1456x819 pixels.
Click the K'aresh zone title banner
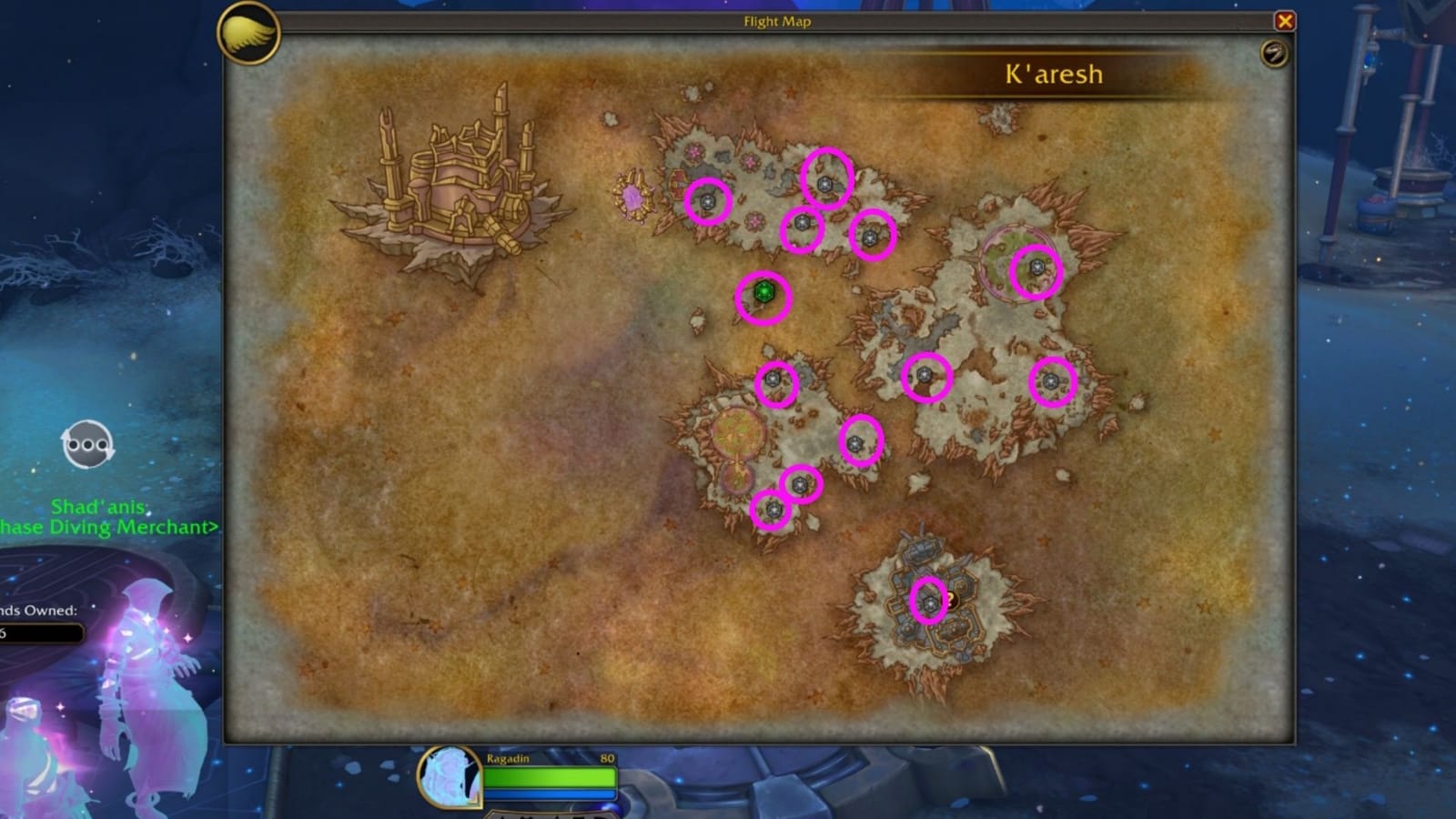pos(1051,75)
